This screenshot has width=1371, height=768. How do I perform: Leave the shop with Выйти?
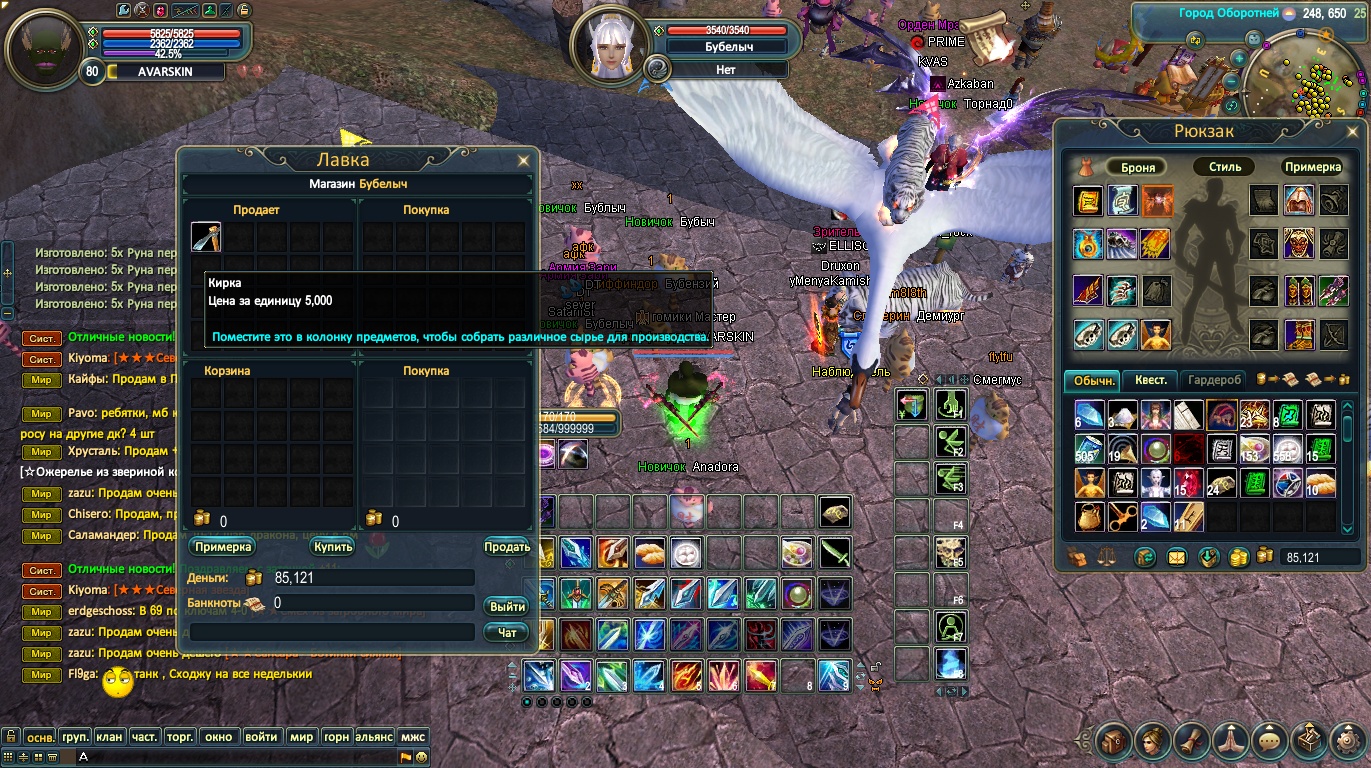[507, 607]
